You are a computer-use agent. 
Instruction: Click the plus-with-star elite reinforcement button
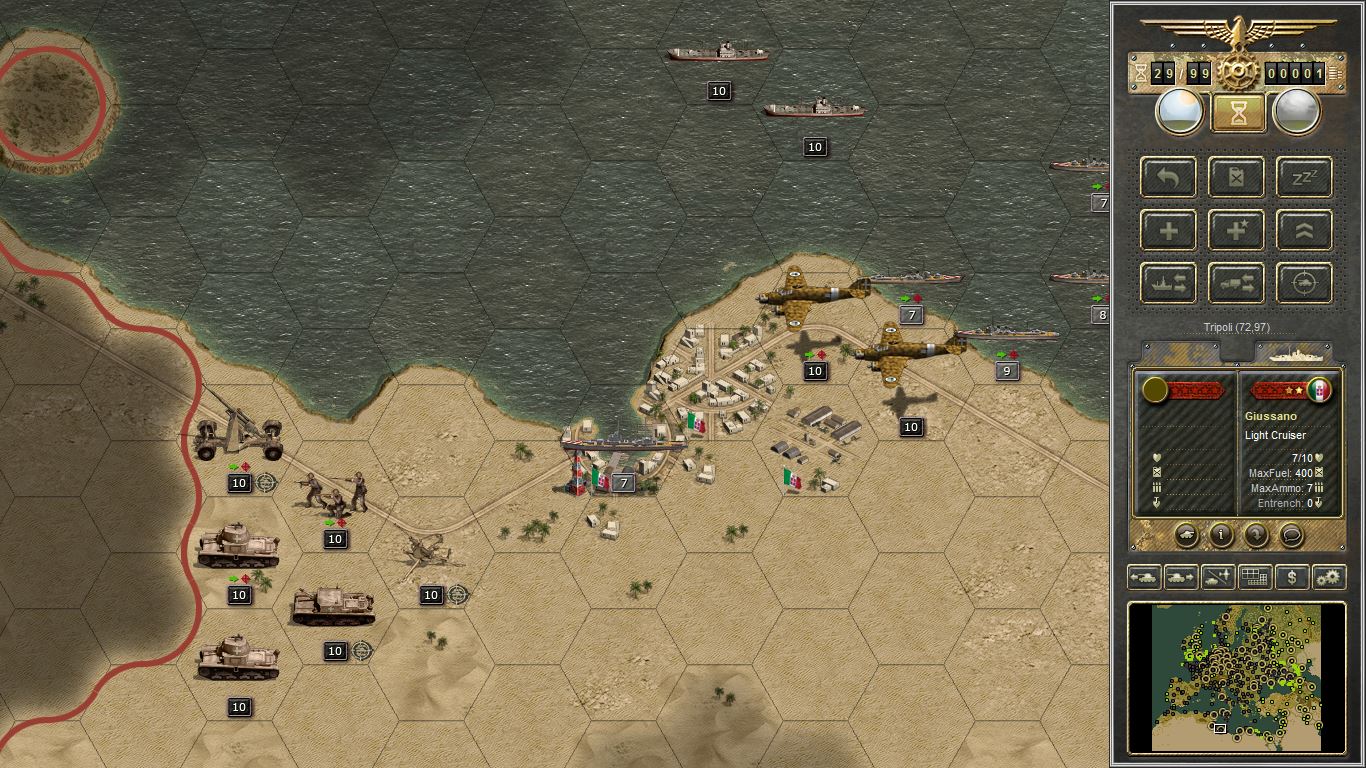point(1237,230)
